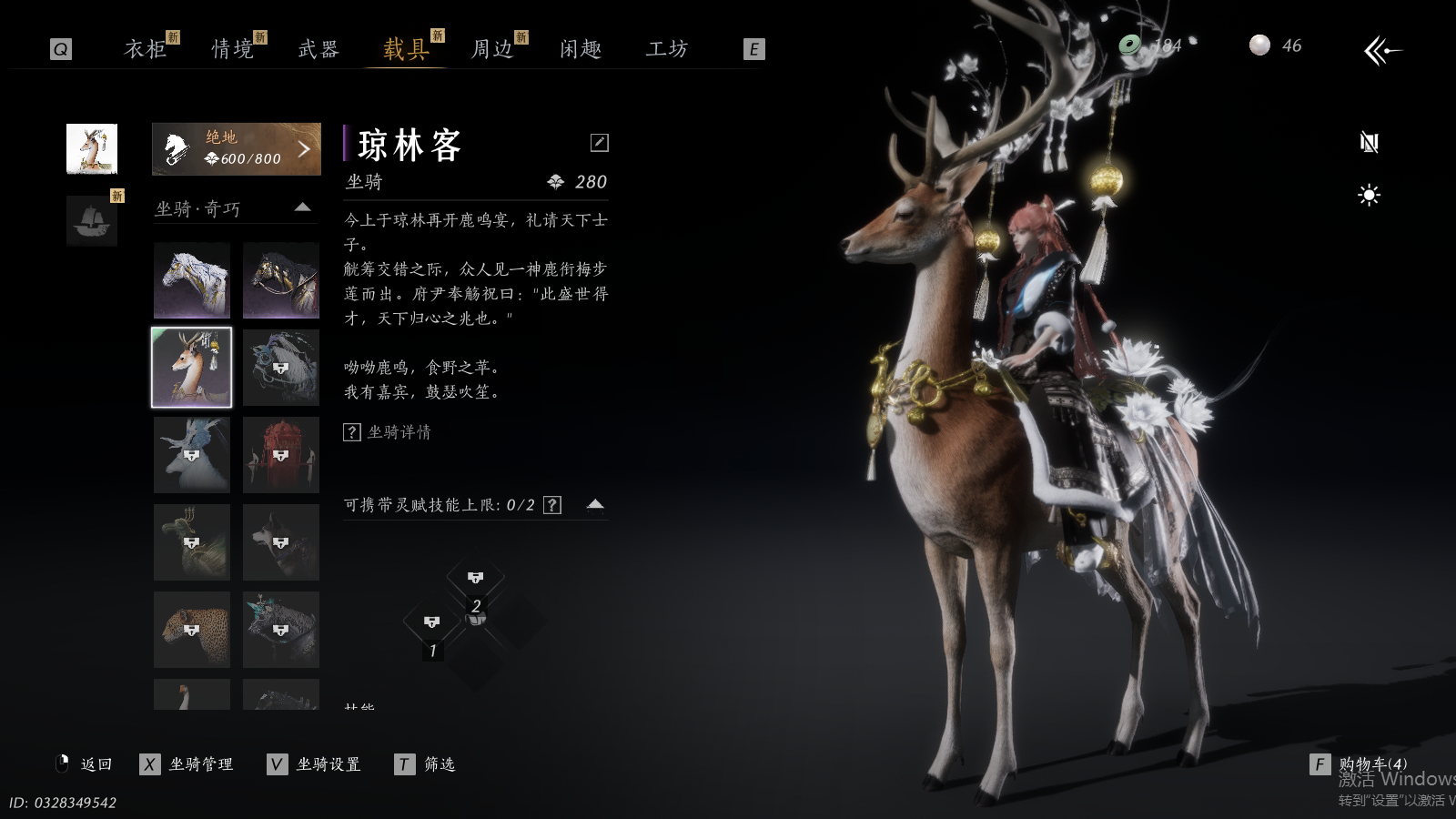
Task: Open the boat vehicle category
Action: click(92, 221)
